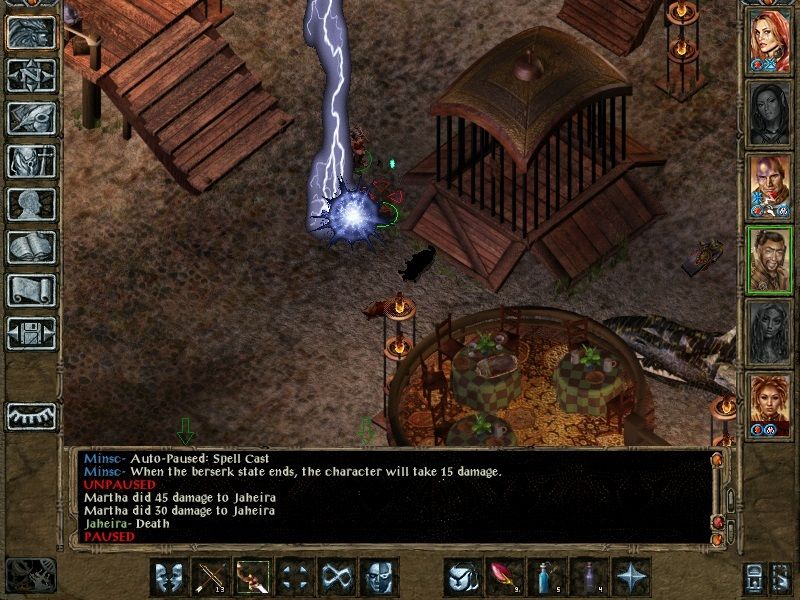Activate the infinity-loop action button

(x=336, y=577)
